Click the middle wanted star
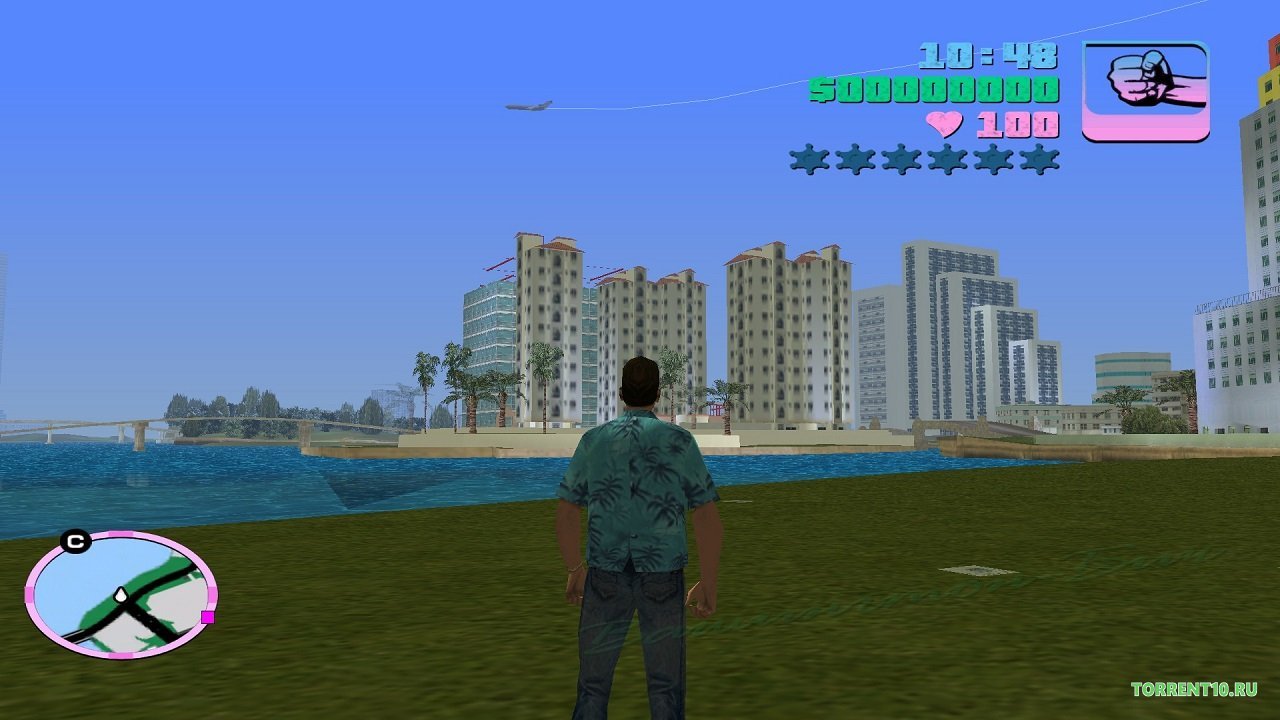1280x720 pixels. pos(900,158)
